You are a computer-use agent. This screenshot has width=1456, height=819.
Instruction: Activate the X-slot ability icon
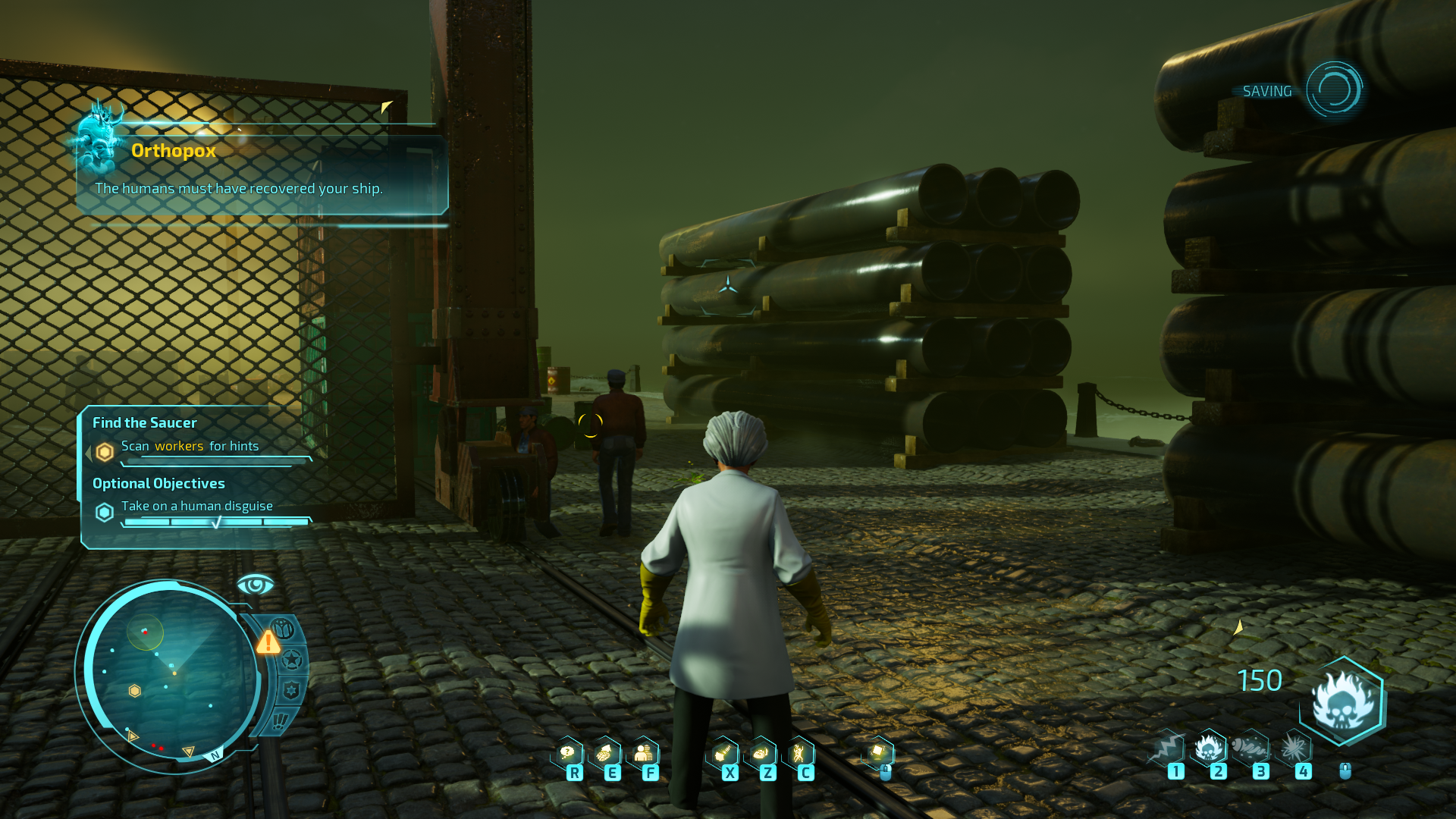pos(724,753)
